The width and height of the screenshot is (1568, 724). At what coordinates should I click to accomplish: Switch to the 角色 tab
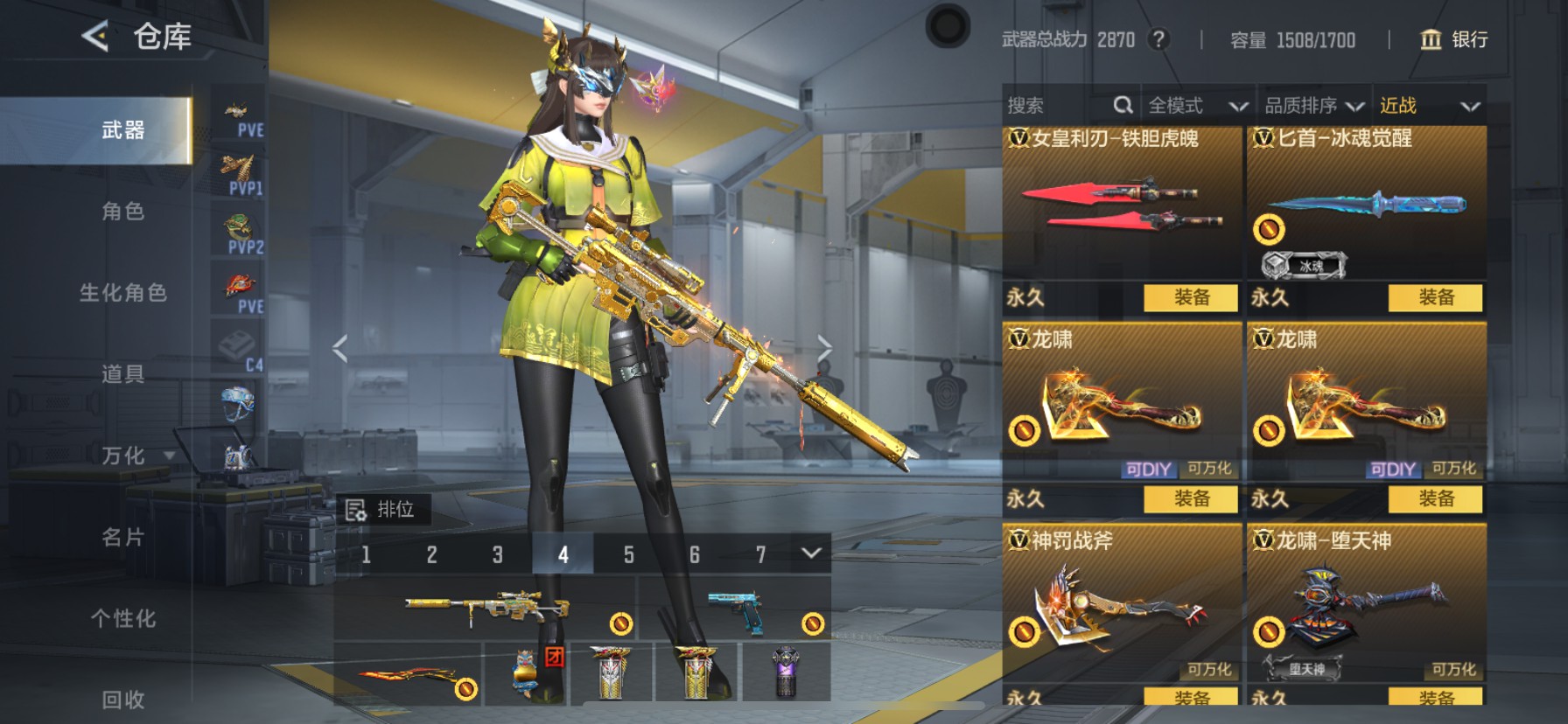122,212
